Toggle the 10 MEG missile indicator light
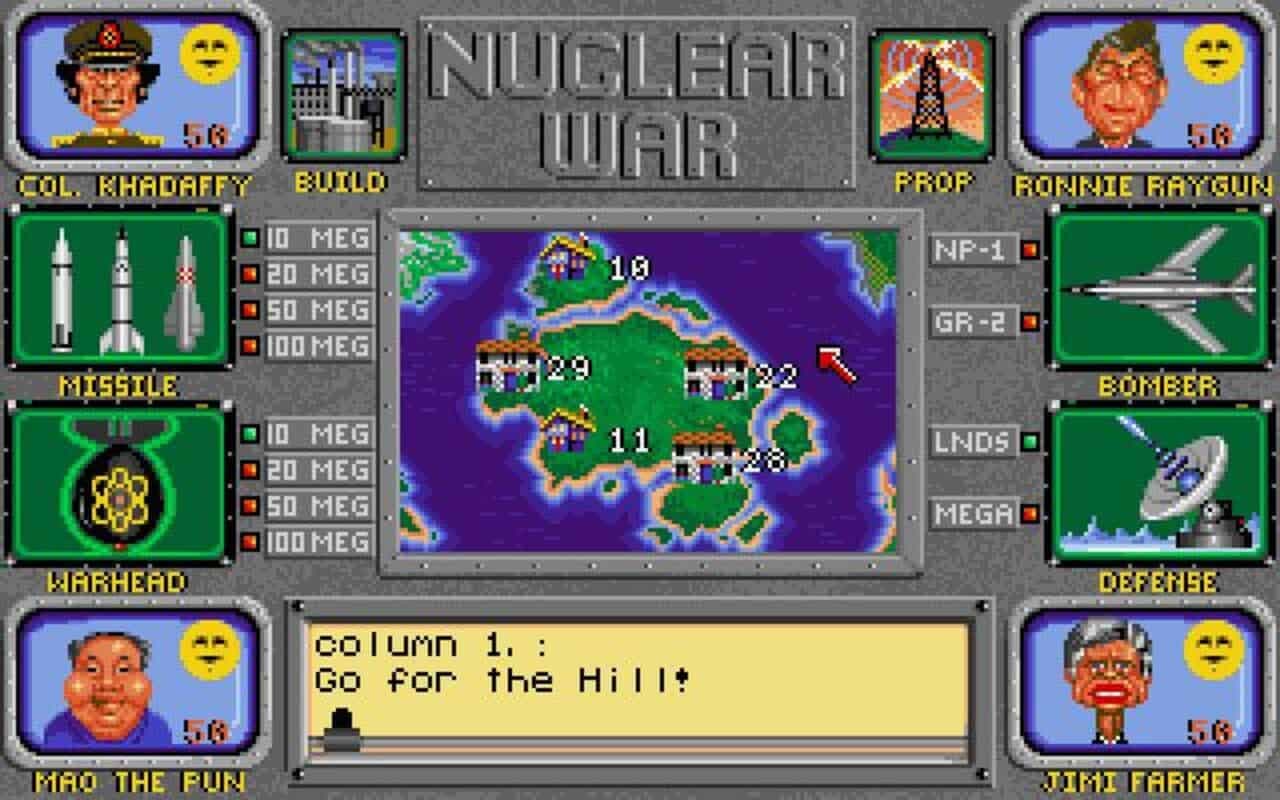This screenshot has width=1280, height=800. 249,240
